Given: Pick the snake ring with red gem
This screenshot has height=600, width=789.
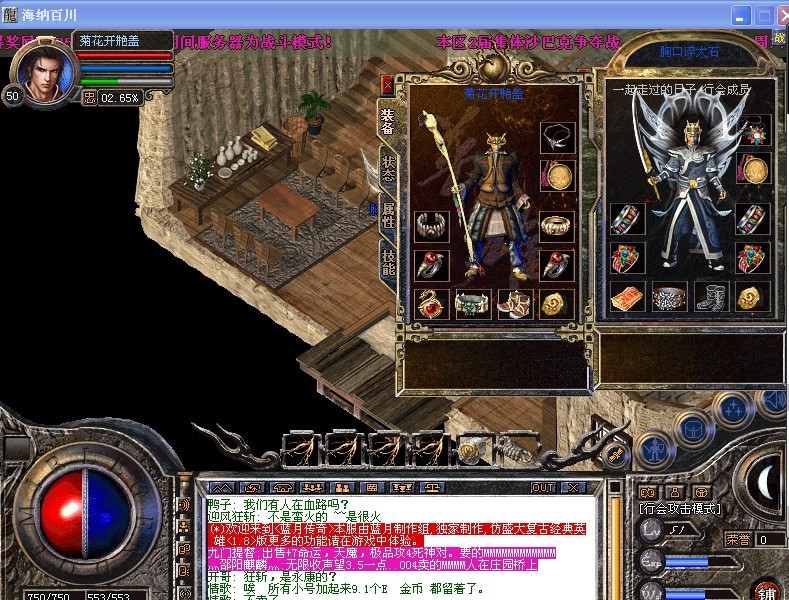Looking at the screenshot, I should pyautogui.click(x=431, y=303).
